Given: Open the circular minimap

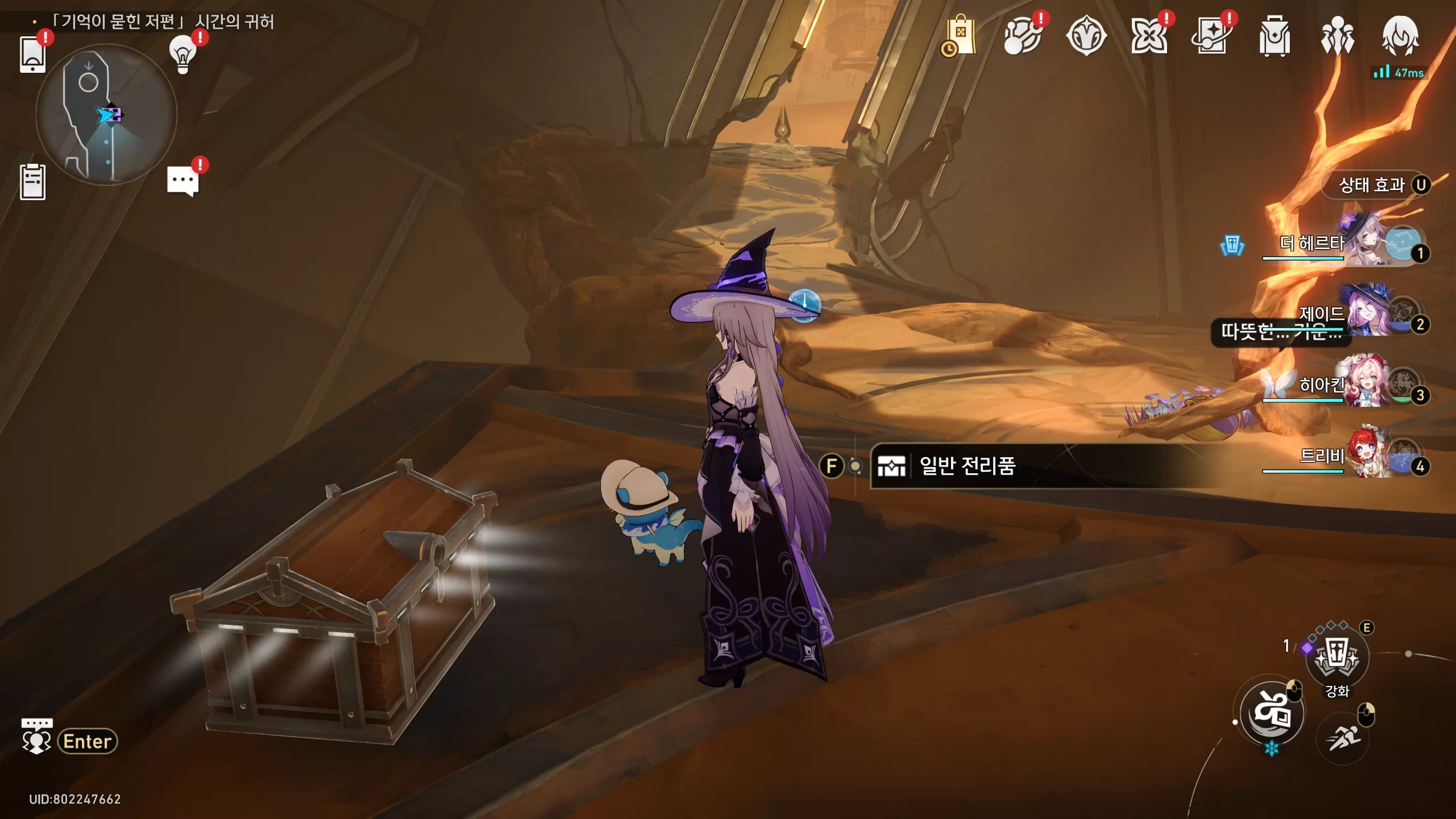Looking at the screenshot, I should (x=106, y=115).
